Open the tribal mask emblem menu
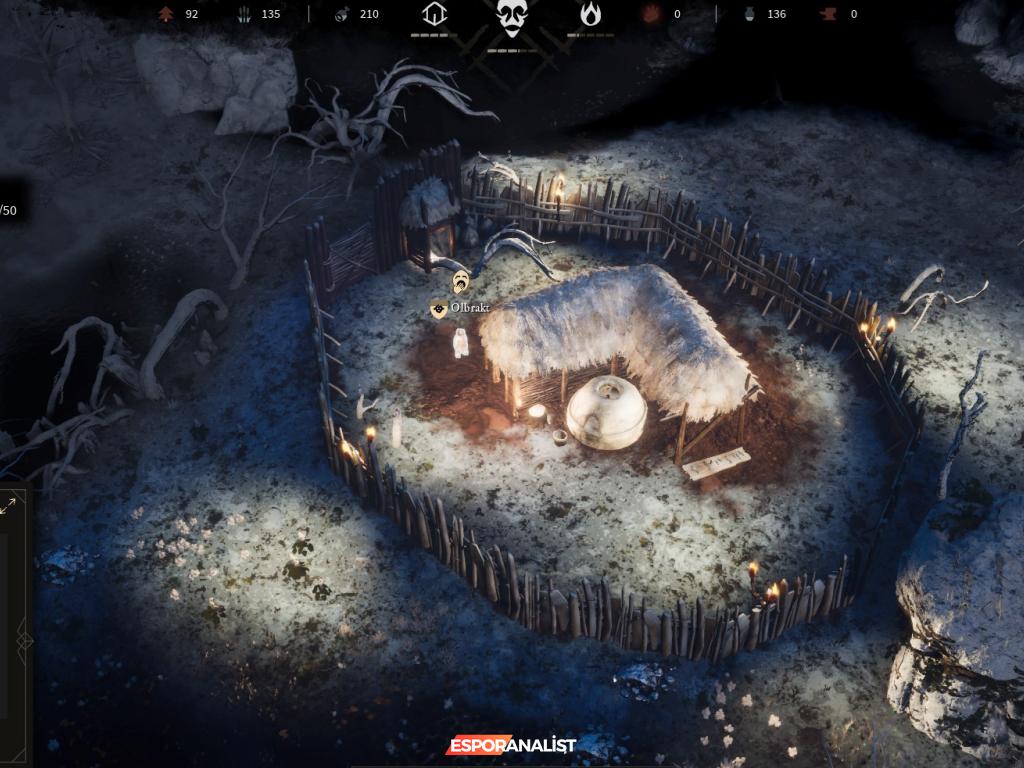Image resolution: width=1024 pixels, height=768 pixels. coord(512,18)
